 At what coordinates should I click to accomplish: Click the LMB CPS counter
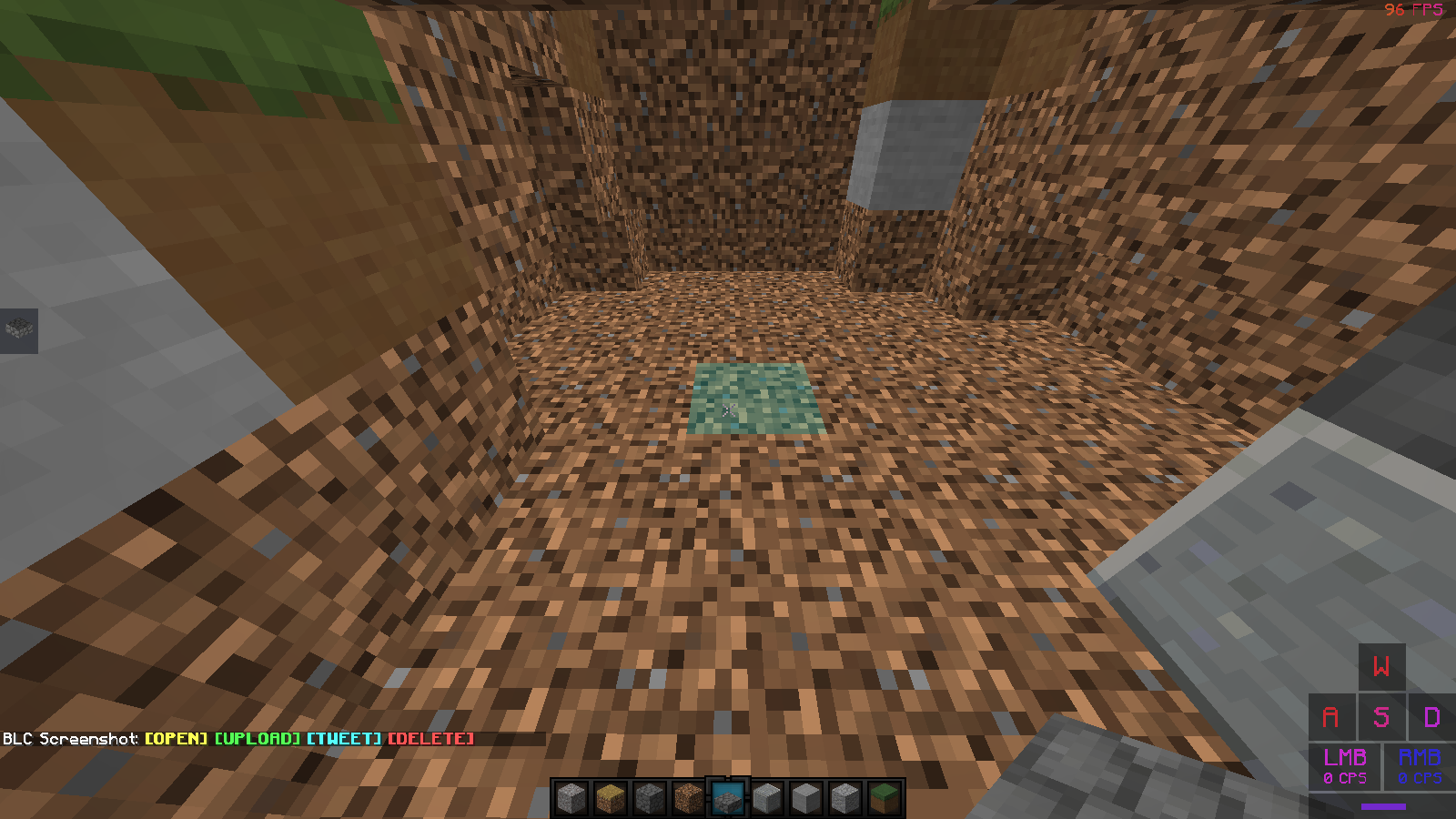pos(1348,766)
